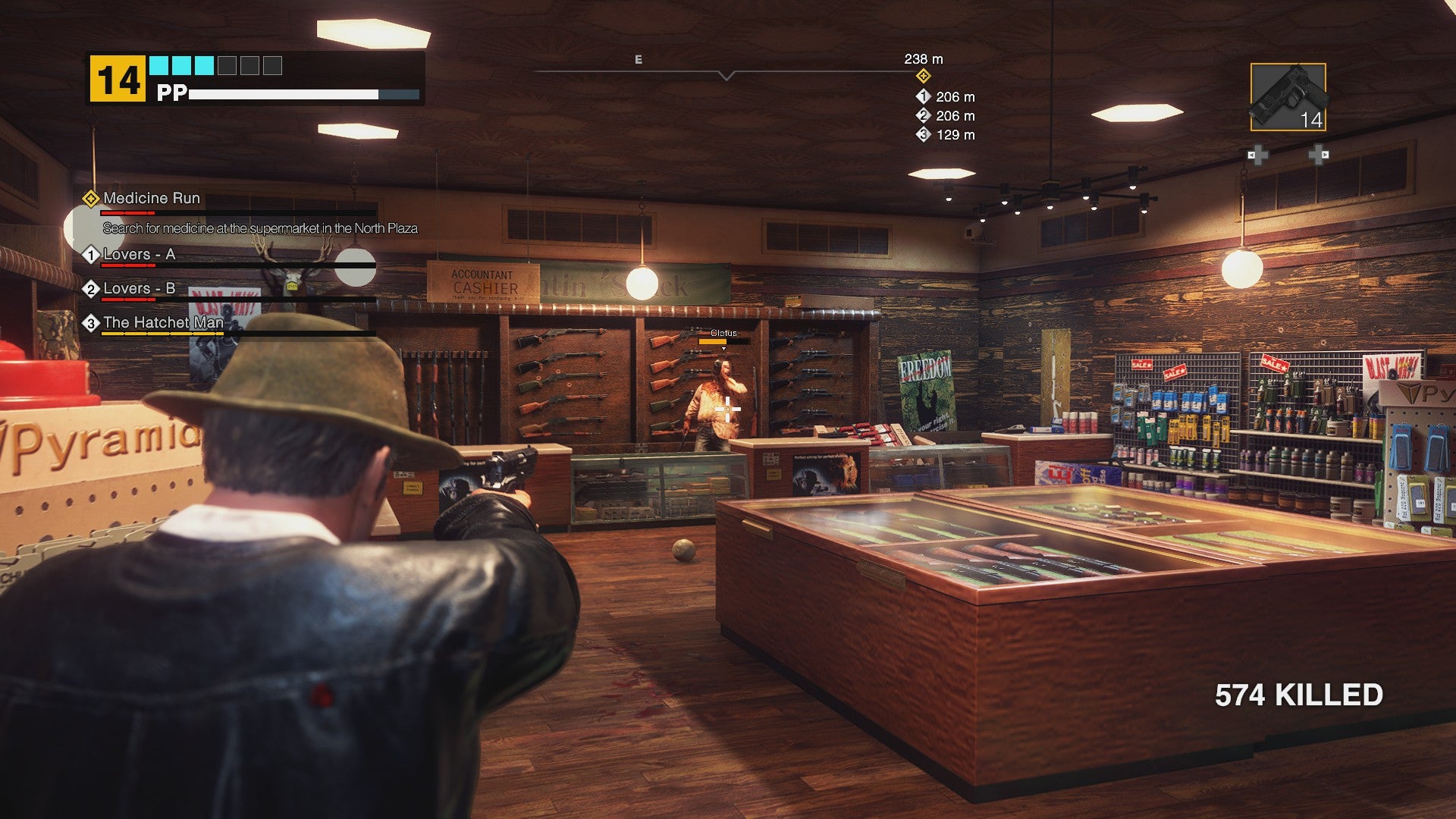Select the Lovers - B mission entry
The image size is (1456, 819).
pyautogui.click(x=139, y=289)
